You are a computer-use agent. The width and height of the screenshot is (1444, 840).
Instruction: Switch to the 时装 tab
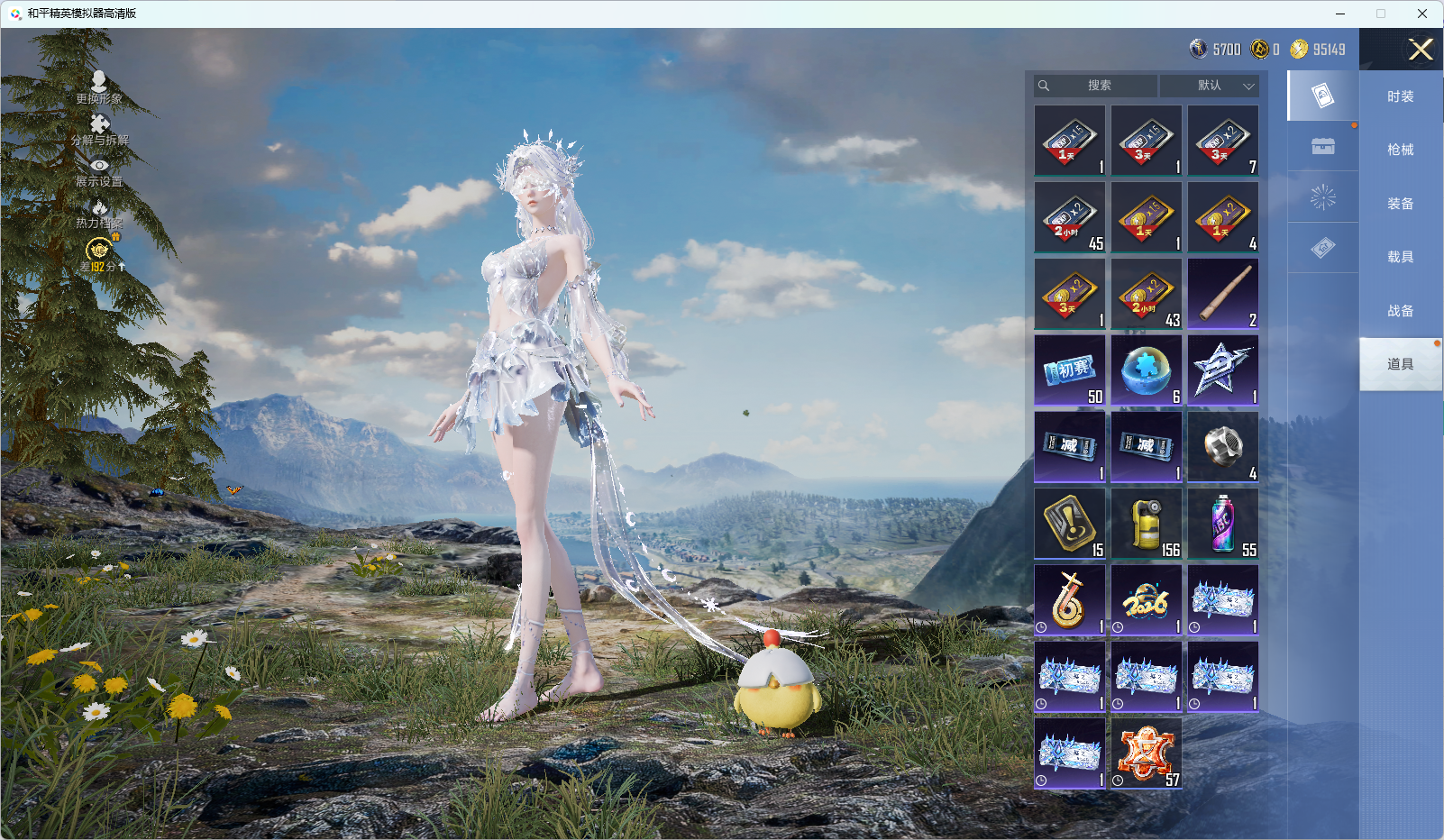(x=1400, y=96)
